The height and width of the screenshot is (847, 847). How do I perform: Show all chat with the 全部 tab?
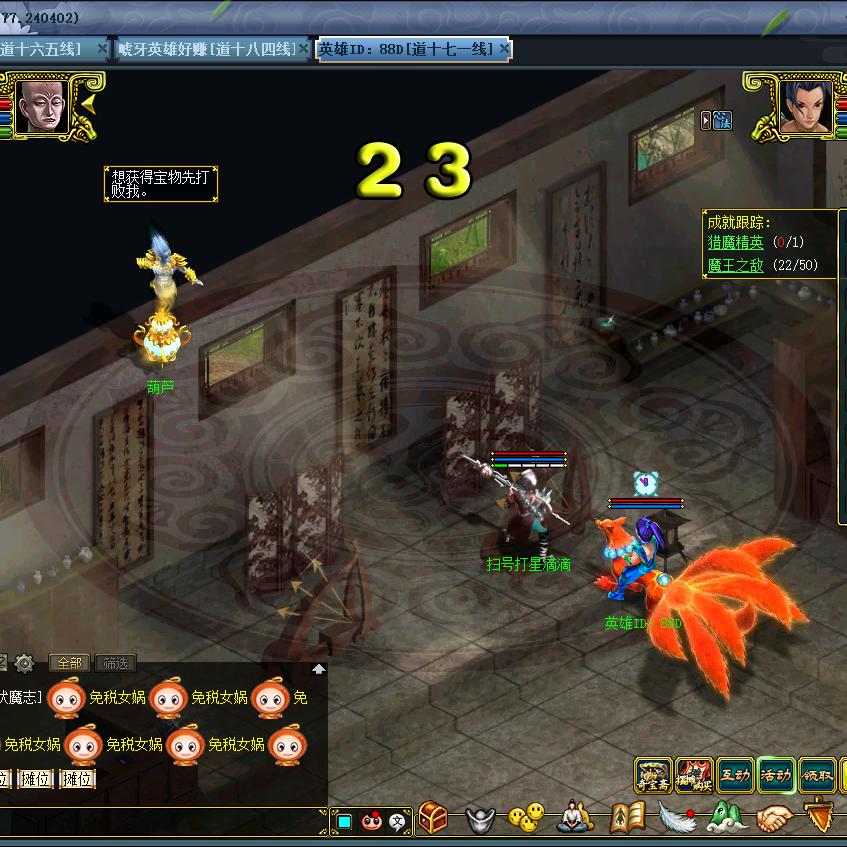69,663
